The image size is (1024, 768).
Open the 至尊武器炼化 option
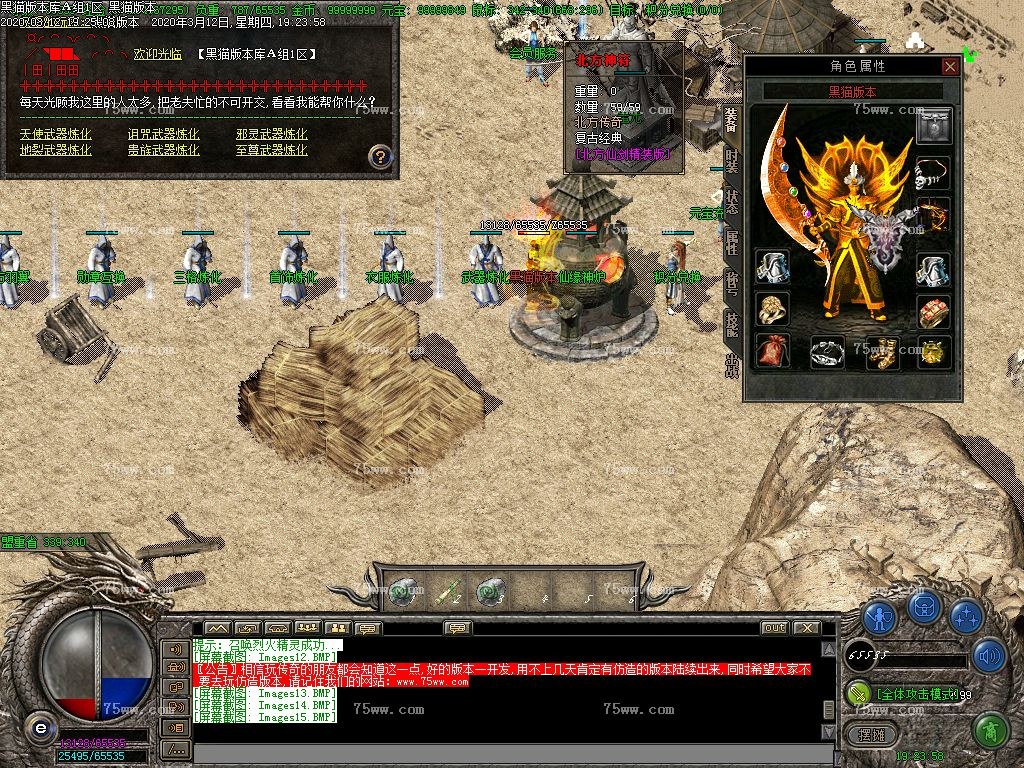pos(271,150)
